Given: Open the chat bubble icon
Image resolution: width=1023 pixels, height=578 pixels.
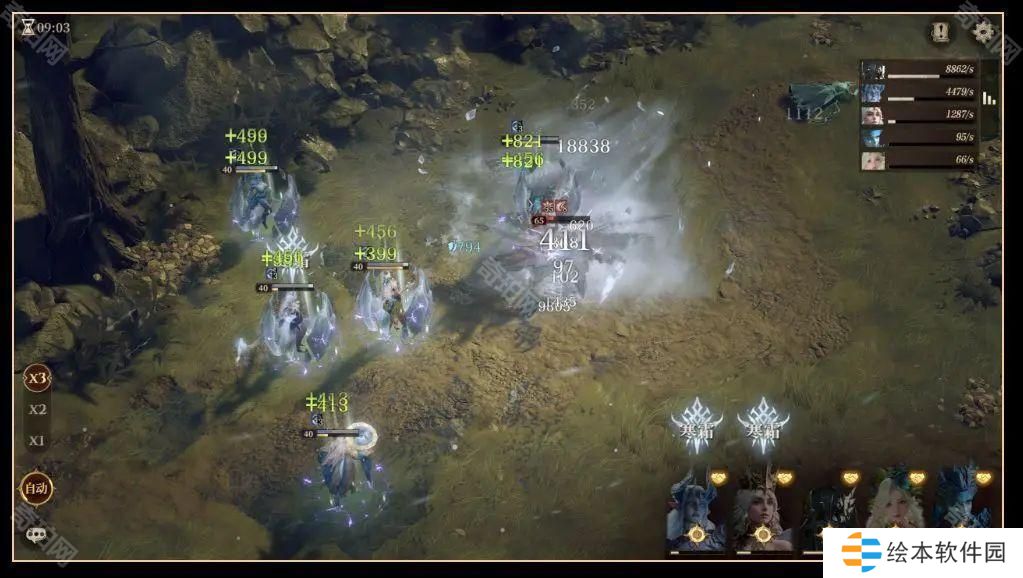Looking at the screenshot, I should click(x=36, y=535).
